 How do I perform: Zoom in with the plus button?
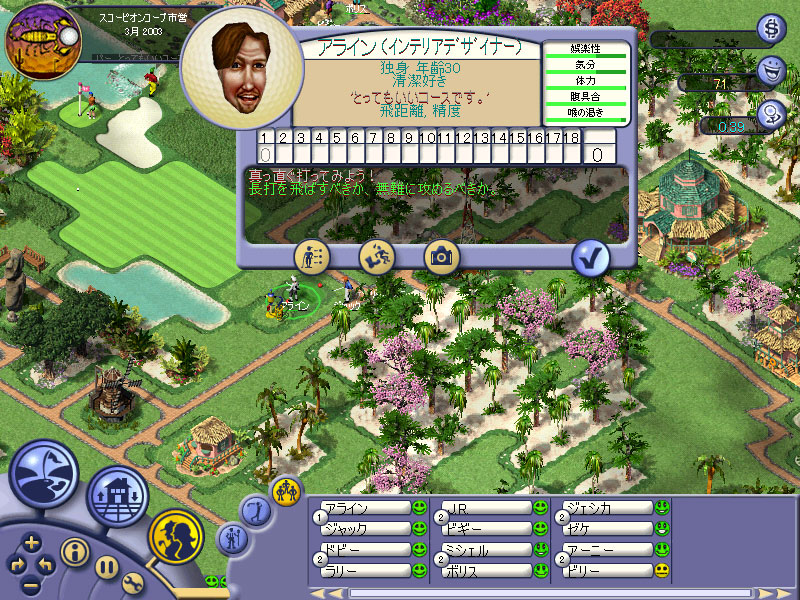pos(32,543)
